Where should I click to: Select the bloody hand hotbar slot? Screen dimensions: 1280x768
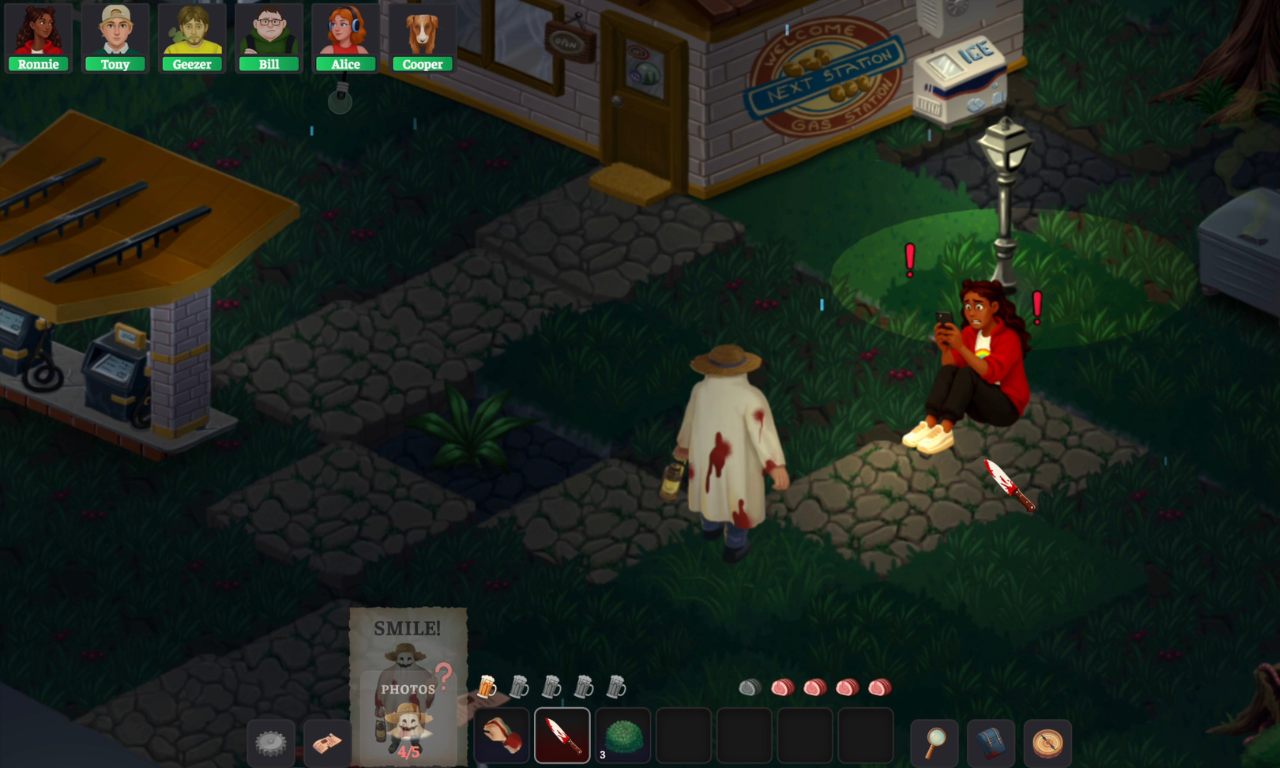tap(502, 736)
